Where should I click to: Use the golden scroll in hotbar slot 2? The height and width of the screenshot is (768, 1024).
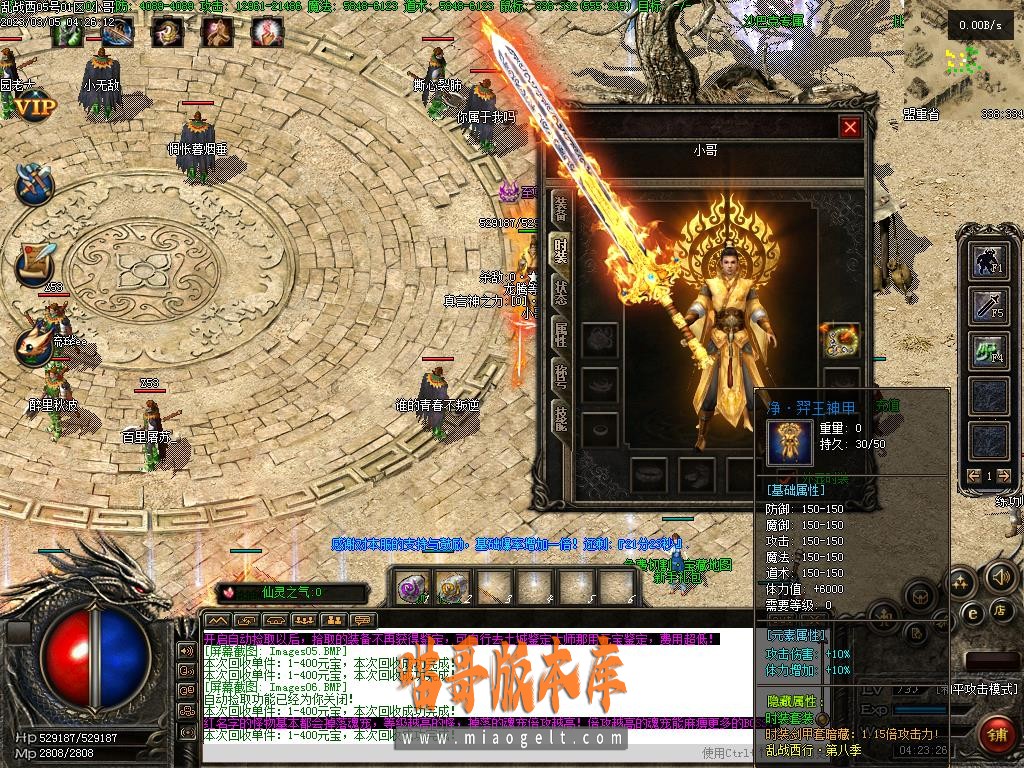click(452, 587)
